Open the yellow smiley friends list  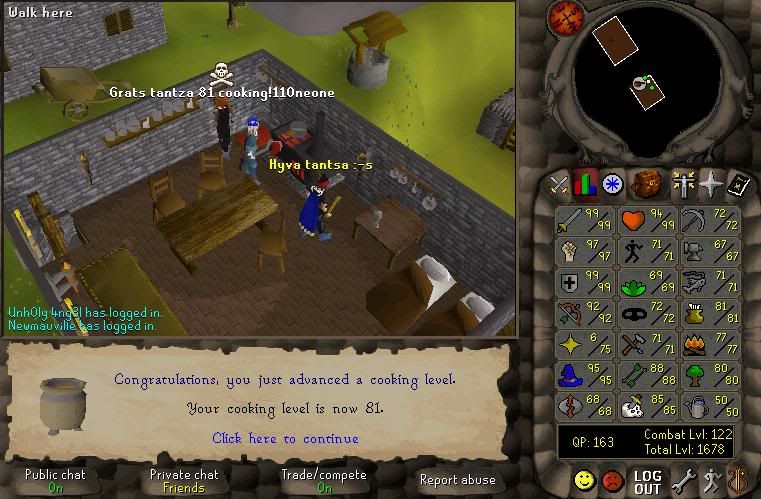pyautogui.click(x=584, y=481)
